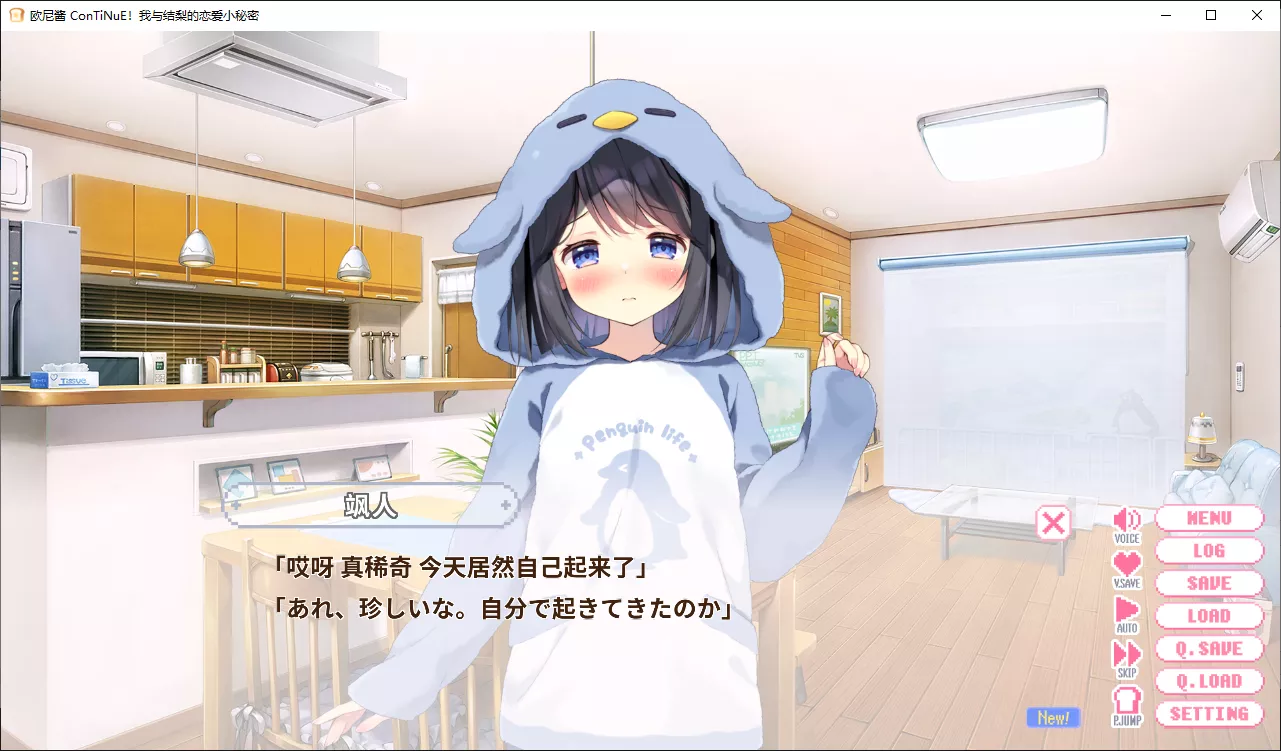The width and height of the screenshot is (1281, 751).
Task: Open the SAVE screen
Action: point(1210,583)
